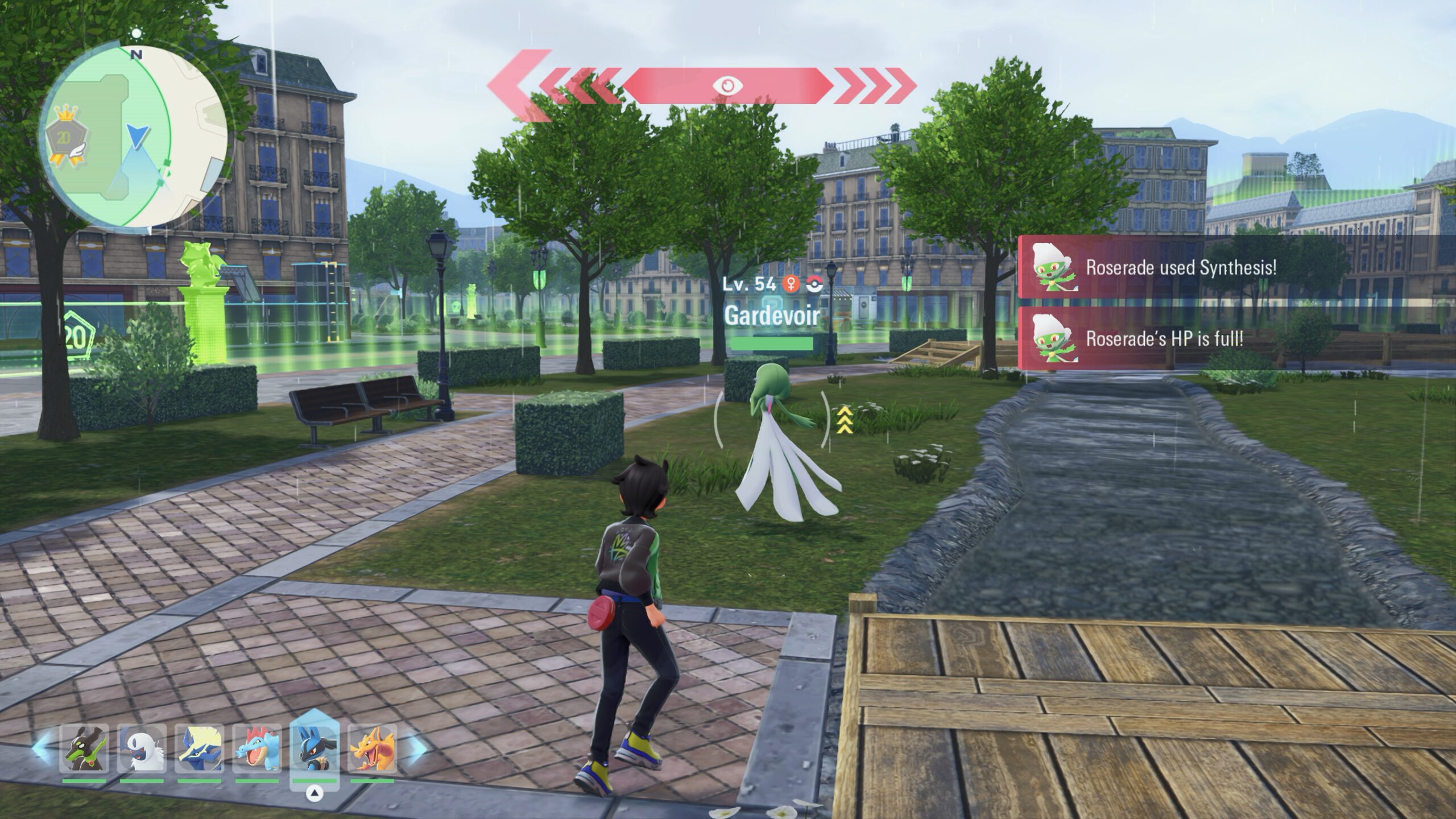Switch to Charizard in the party bar
This screenshot has width=1456, height=819.
point(373,749)
